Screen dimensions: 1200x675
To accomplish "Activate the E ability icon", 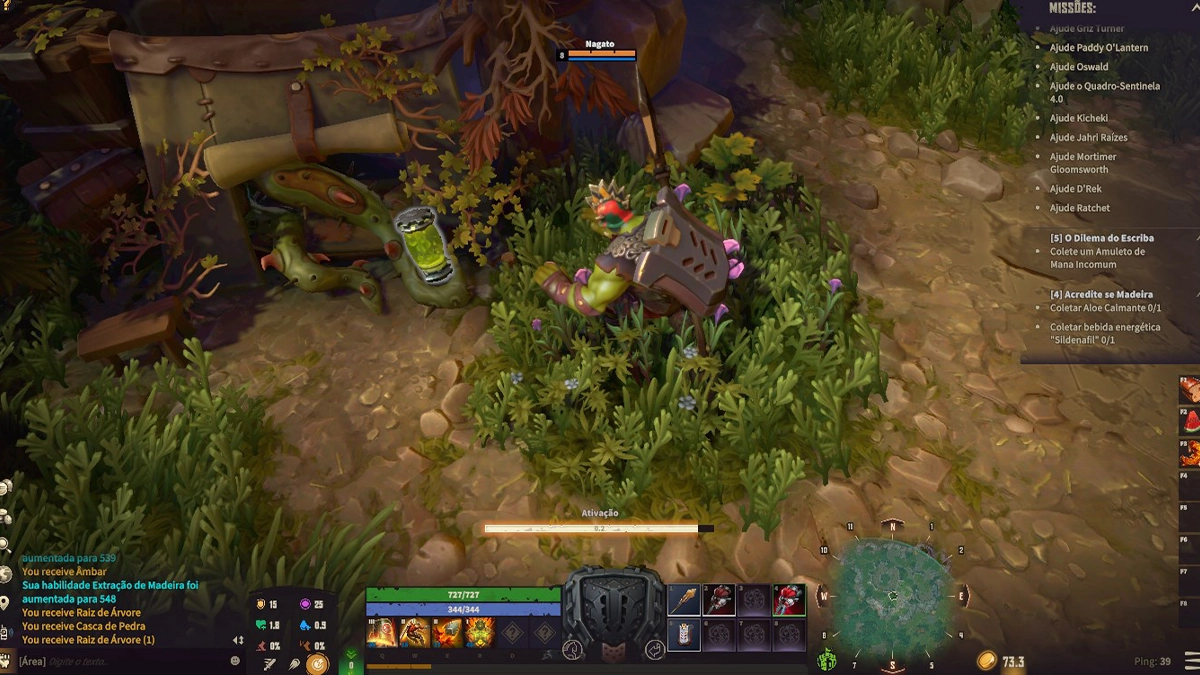I will click(447, 631).
